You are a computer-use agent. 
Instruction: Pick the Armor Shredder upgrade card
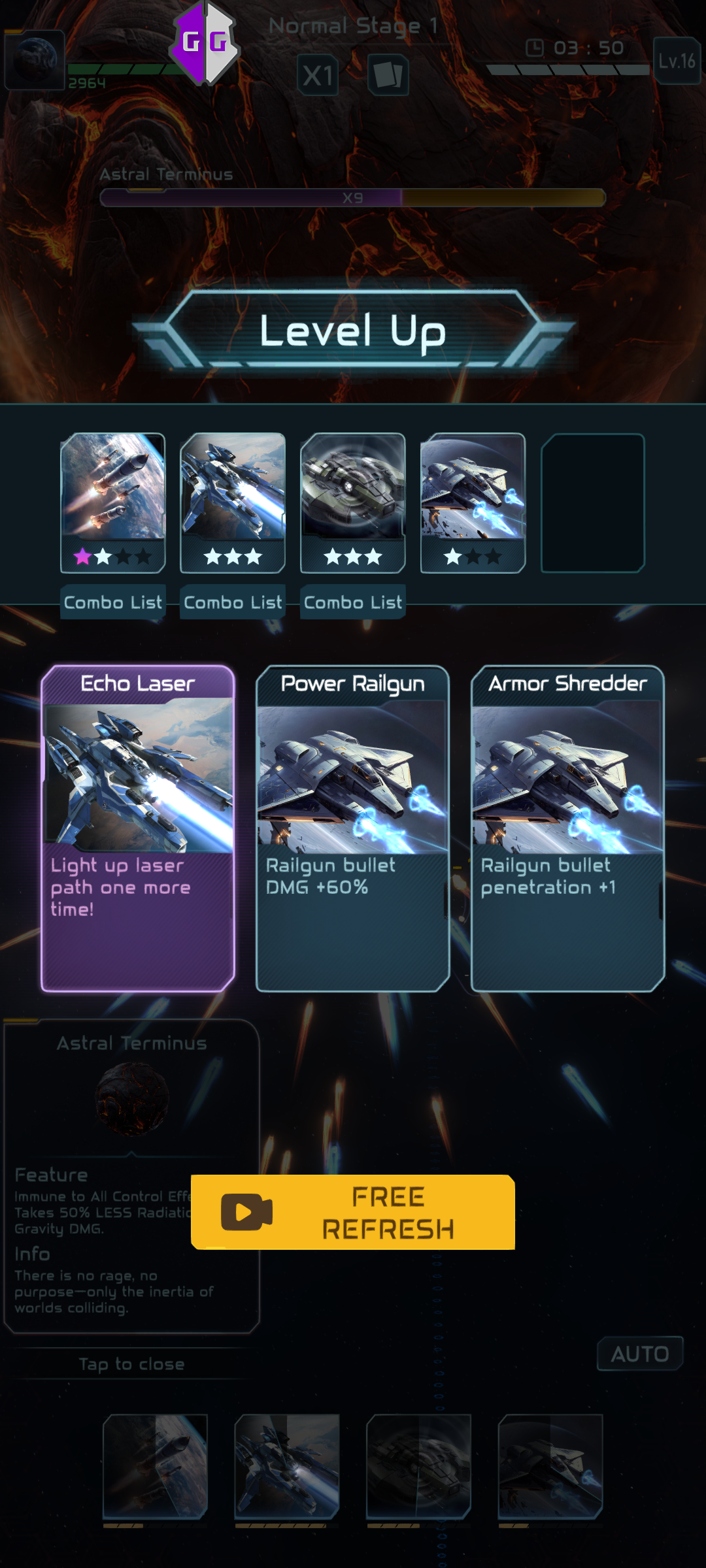[567, 828]
